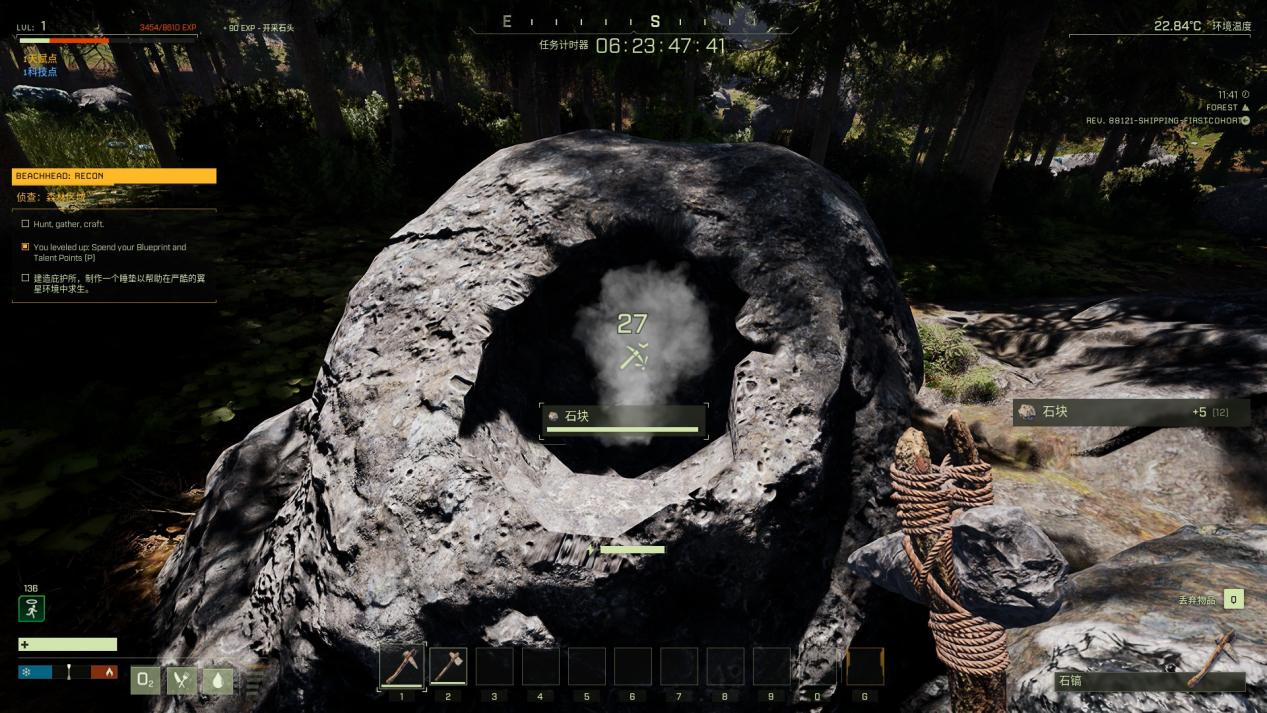Click the fork and knife food icon
1267x713 pixels.
181,680
